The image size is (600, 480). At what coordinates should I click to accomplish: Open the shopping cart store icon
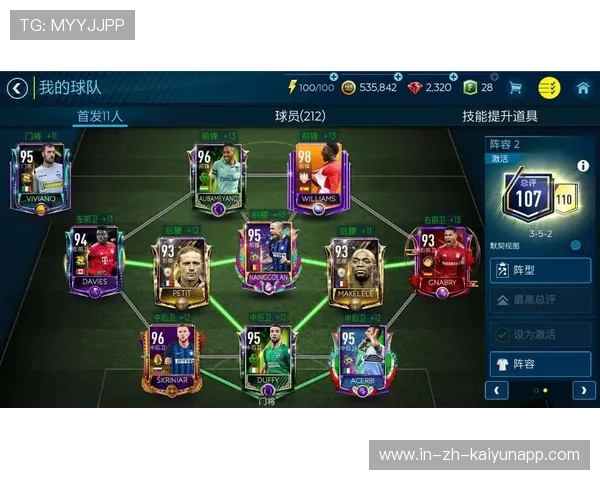(516, 88)
